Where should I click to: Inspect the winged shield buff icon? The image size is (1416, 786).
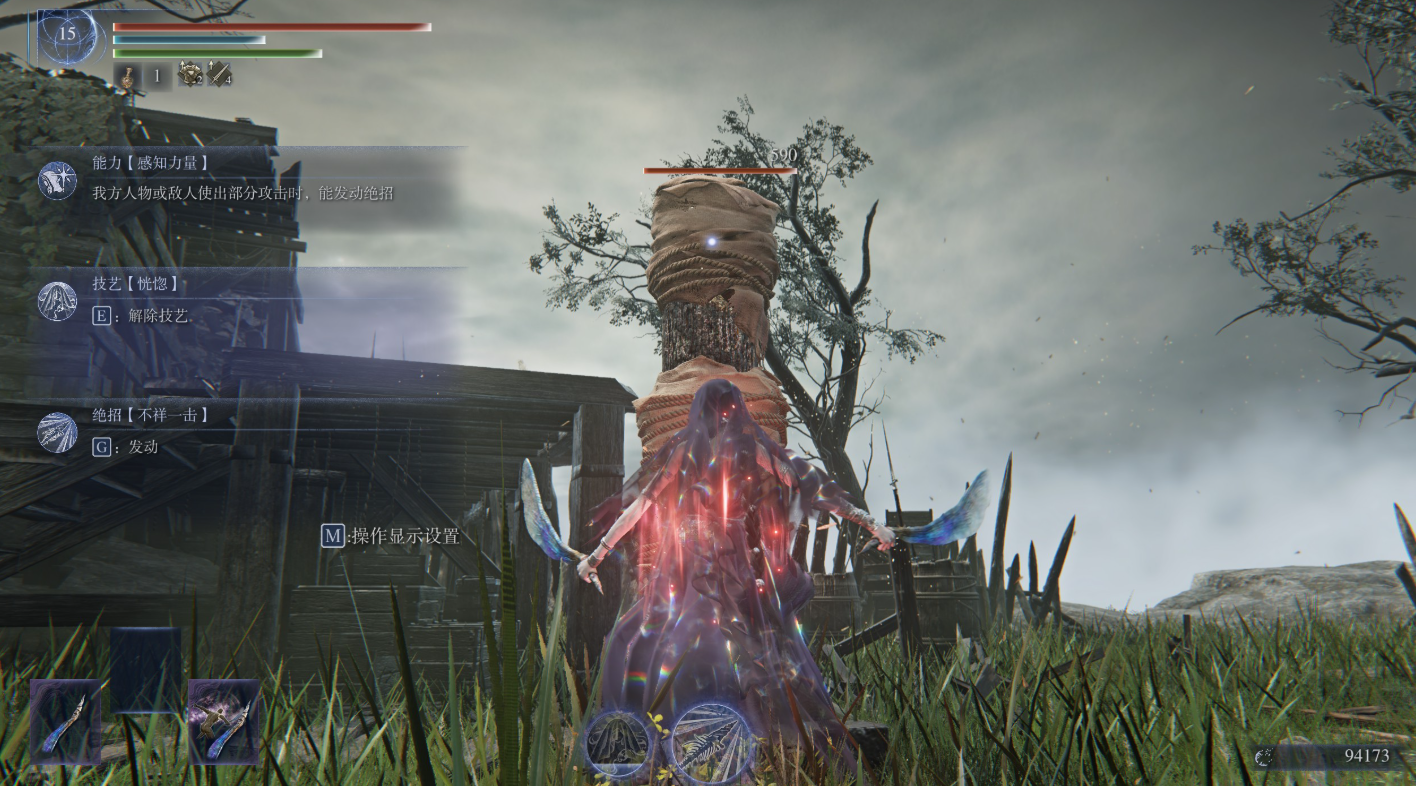190,74
